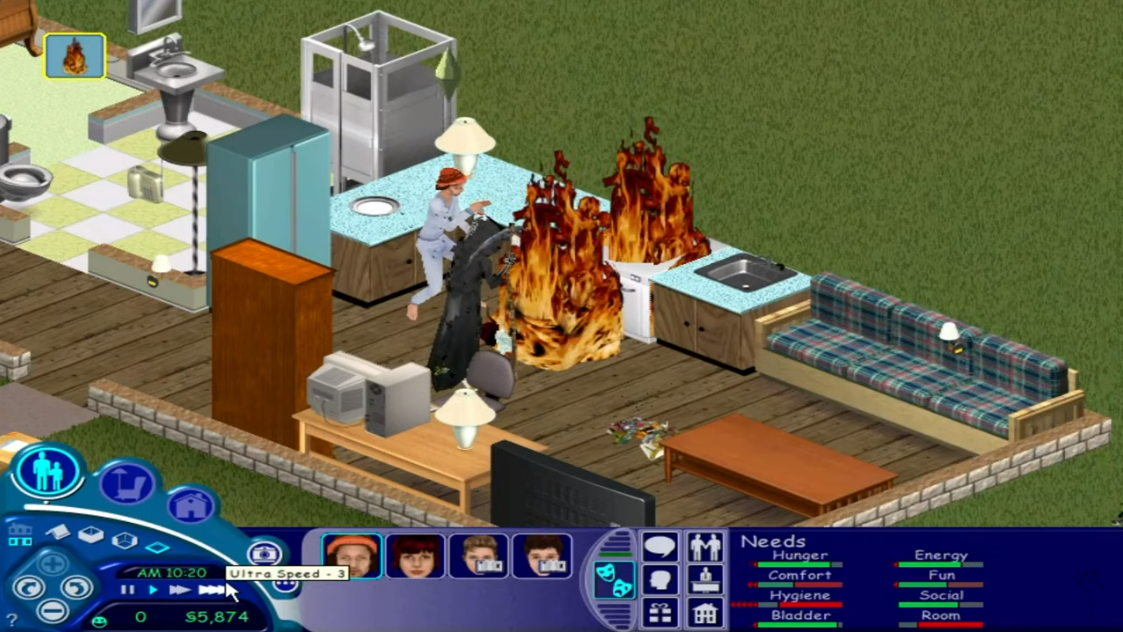The height and width of the screenshot is (632, 1123).
Task: Open the Mood panel with the masks icon
Action: 613,580
